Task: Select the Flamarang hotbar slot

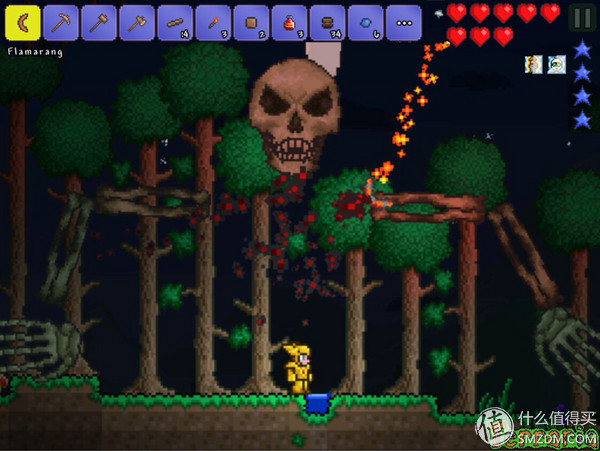Action: coord(23,20)
